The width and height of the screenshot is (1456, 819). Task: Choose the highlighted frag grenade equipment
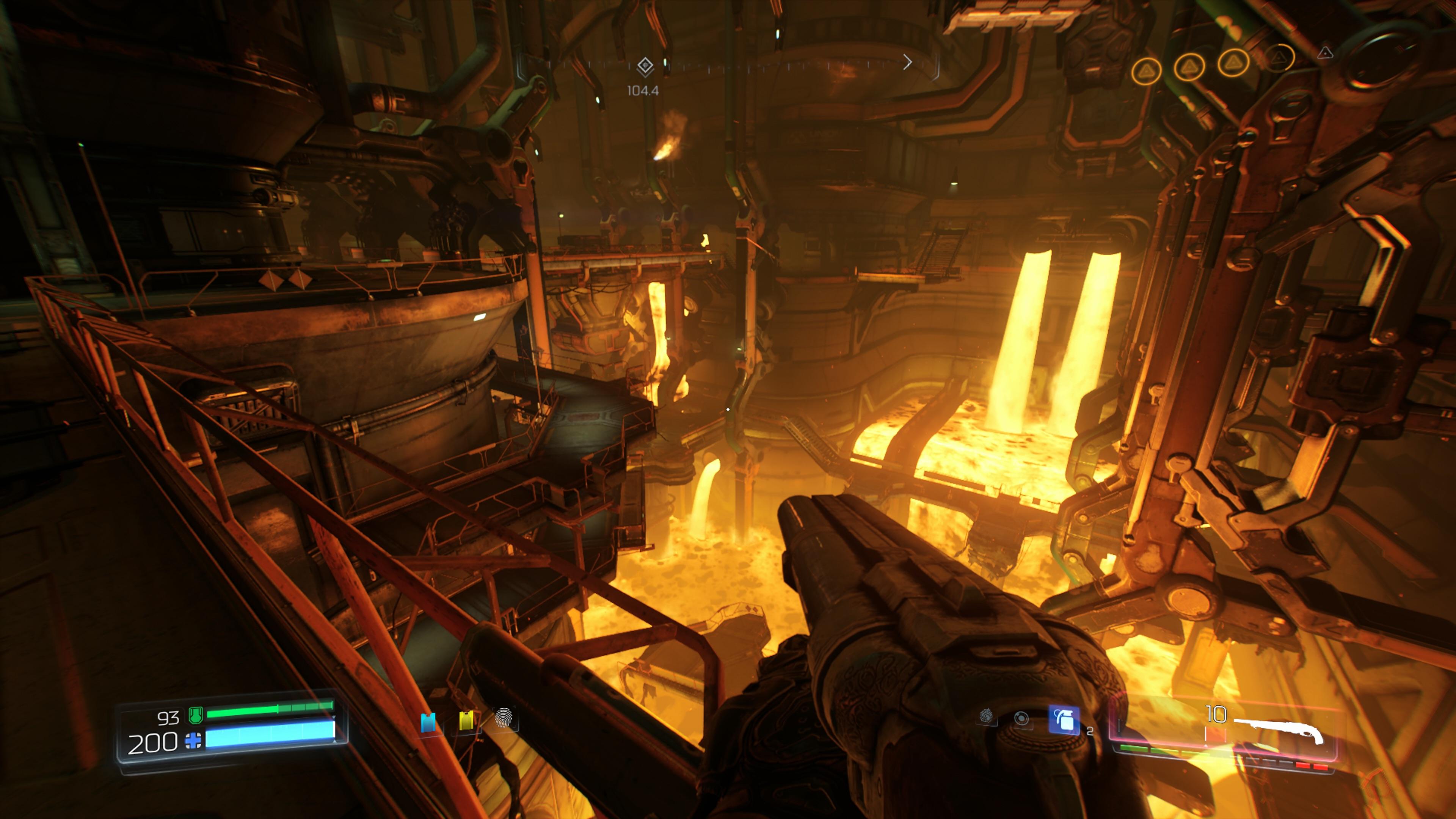coord(1064,720)
